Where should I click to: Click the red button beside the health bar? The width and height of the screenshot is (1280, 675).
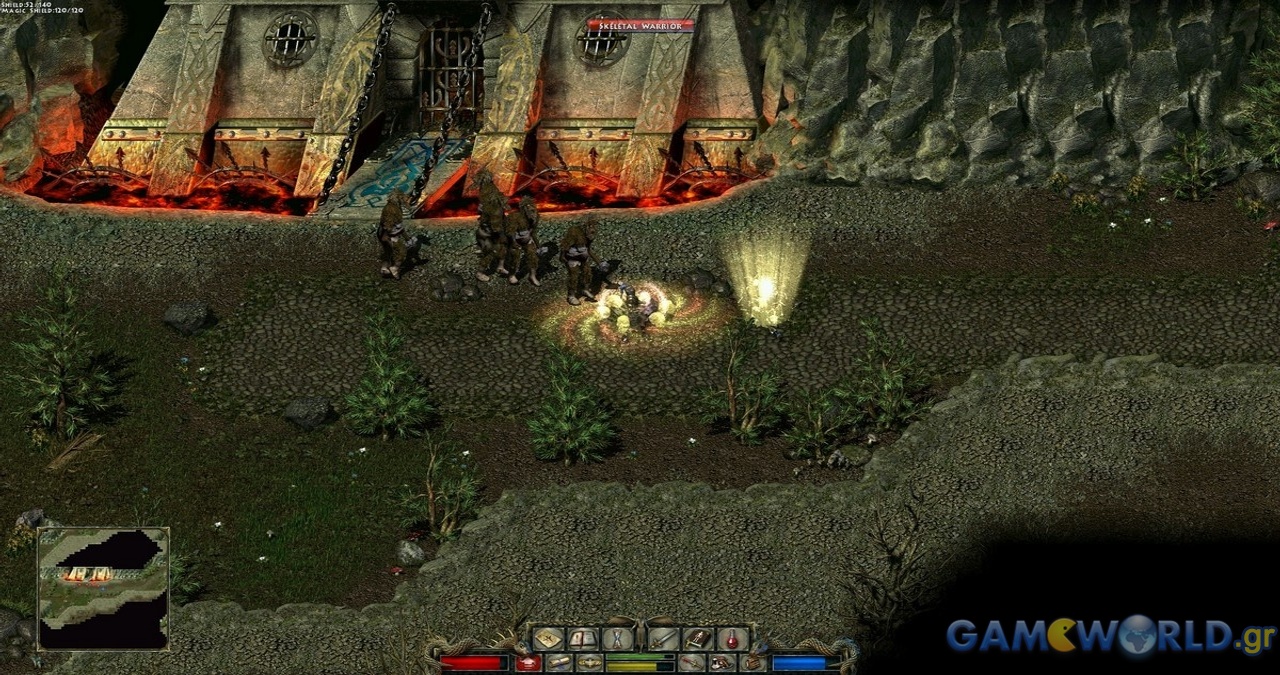pyautogui.click(x=528, y=663)
